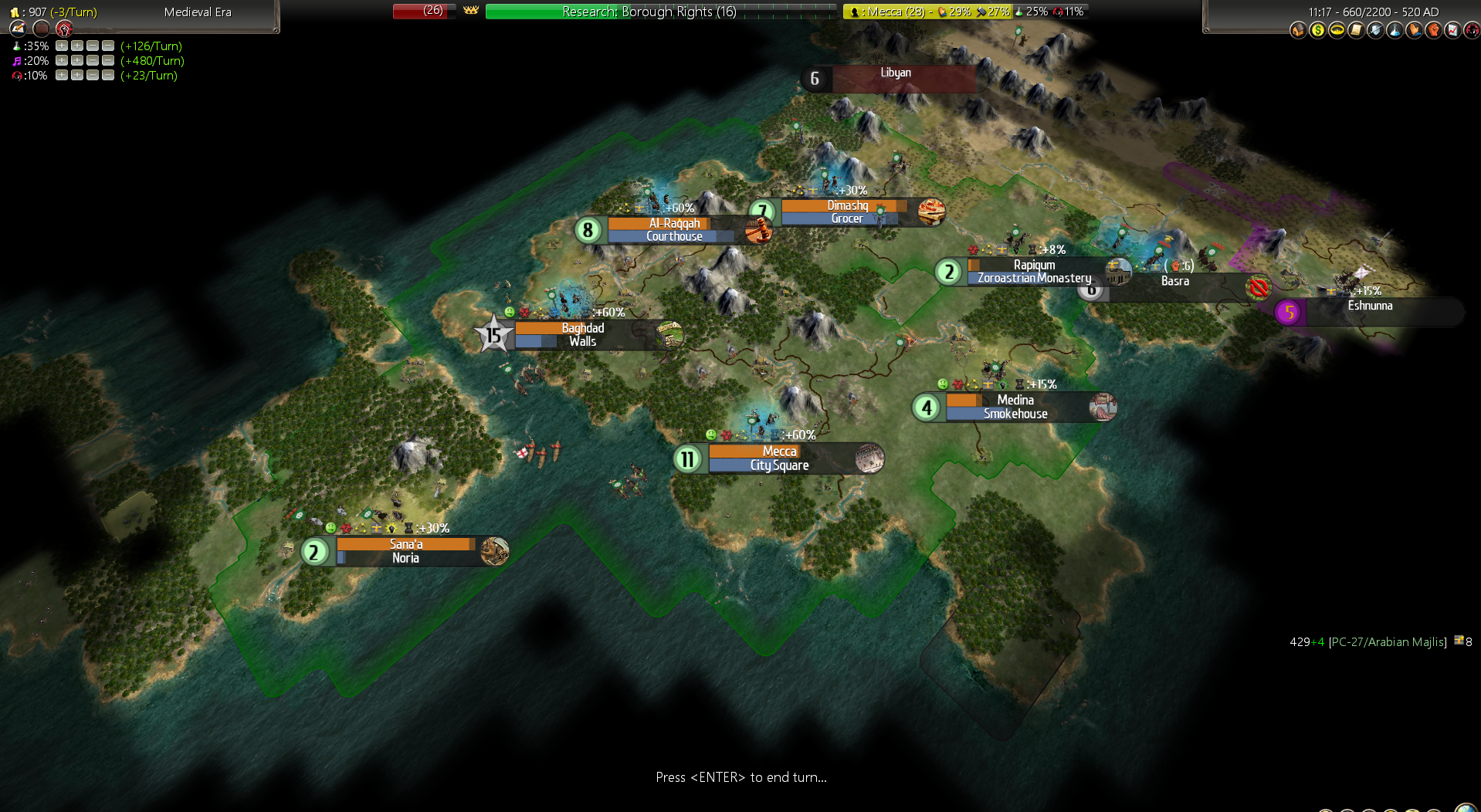Open the Info screen chart icon

pyautogui.click(x=1452, y=30)
